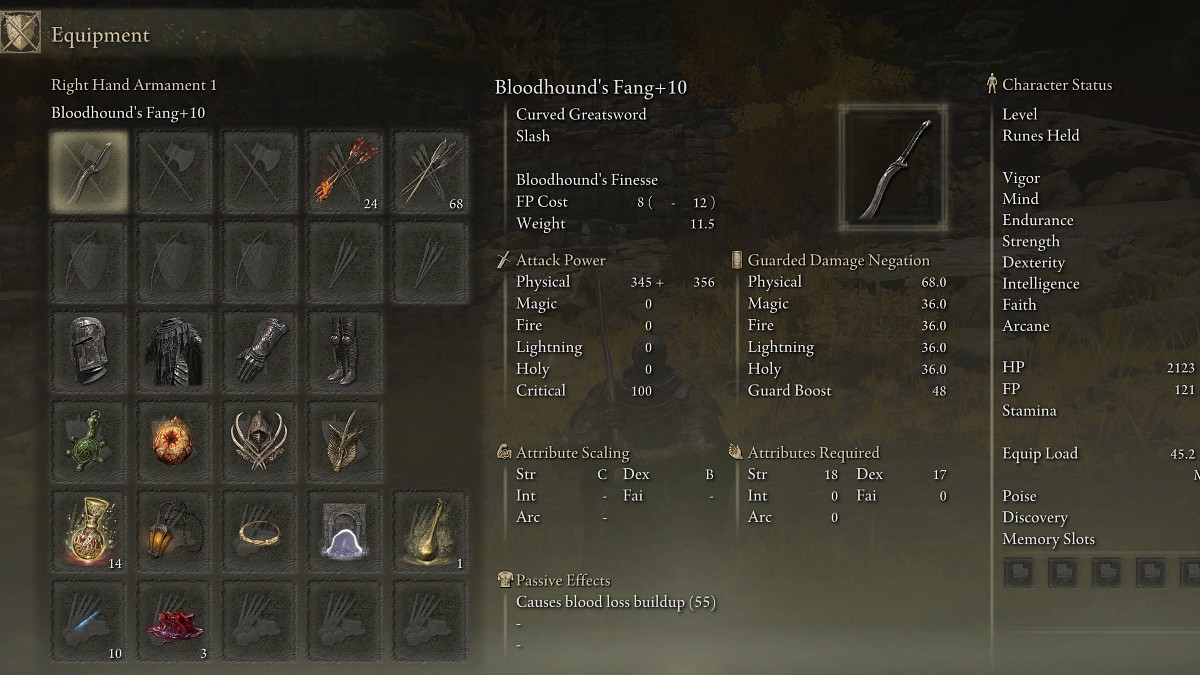Select the plain arrows slot with 68
The image size is (1200, 675).
coord(429,171)
